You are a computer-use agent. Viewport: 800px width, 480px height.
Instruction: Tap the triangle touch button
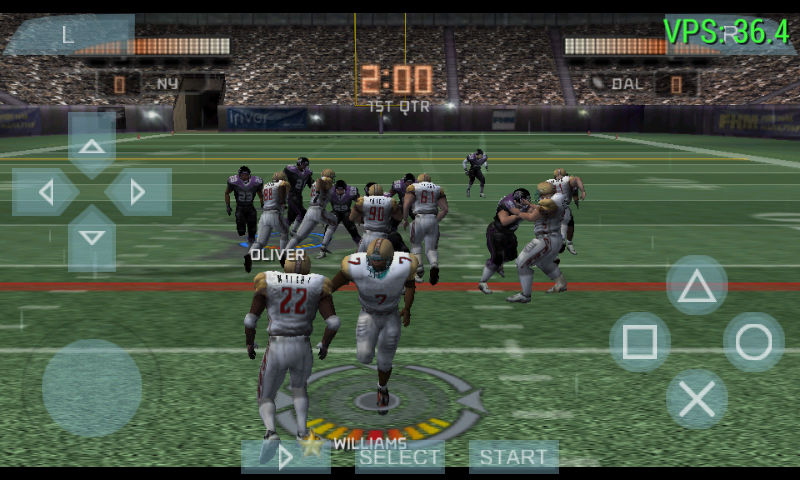pos(697,286)
